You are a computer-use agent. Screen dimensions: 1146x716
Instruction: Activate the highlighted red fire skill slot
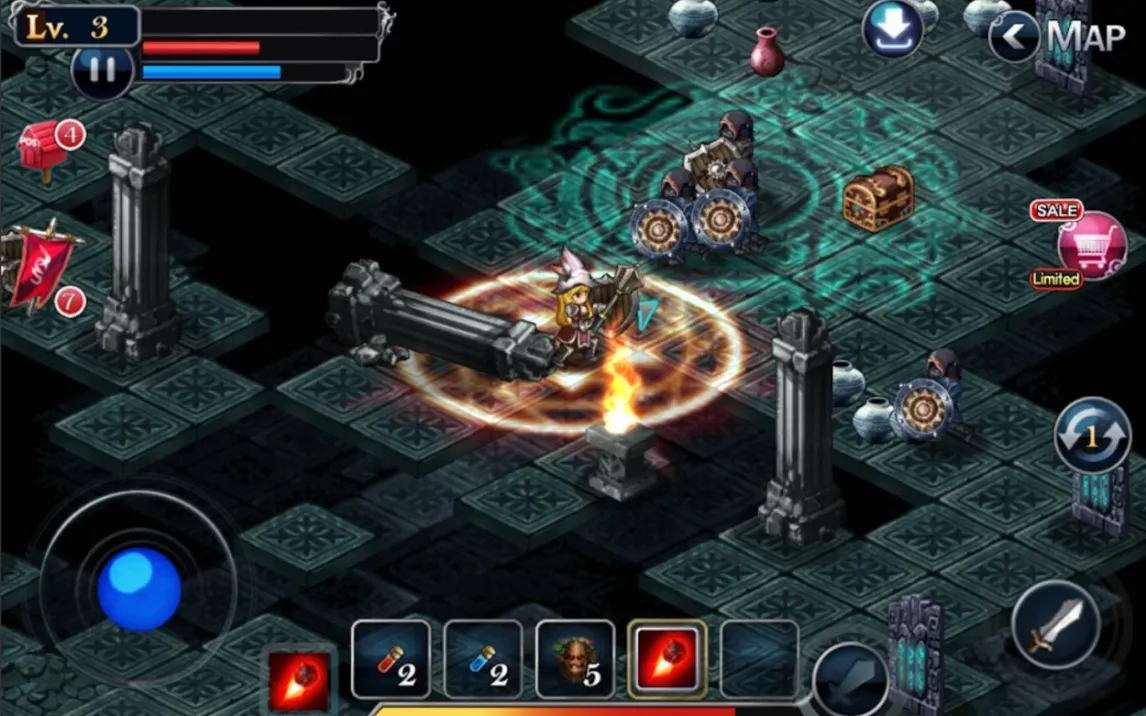click(667, 659)
